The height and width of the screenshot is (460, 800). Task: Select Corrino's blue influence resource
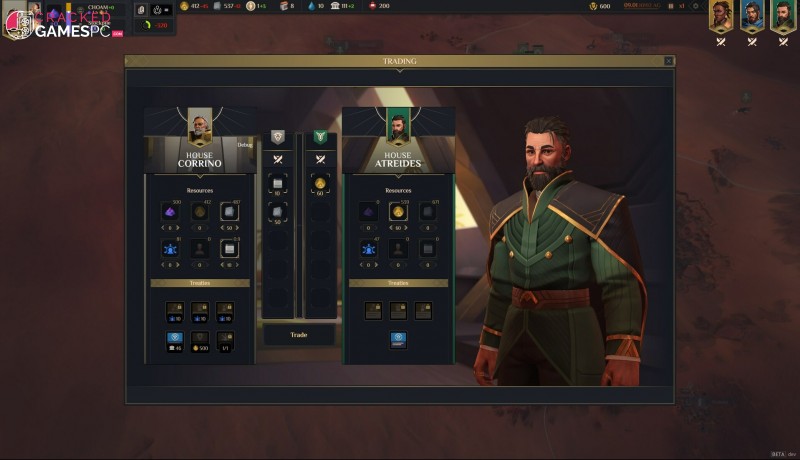(171, 249)
